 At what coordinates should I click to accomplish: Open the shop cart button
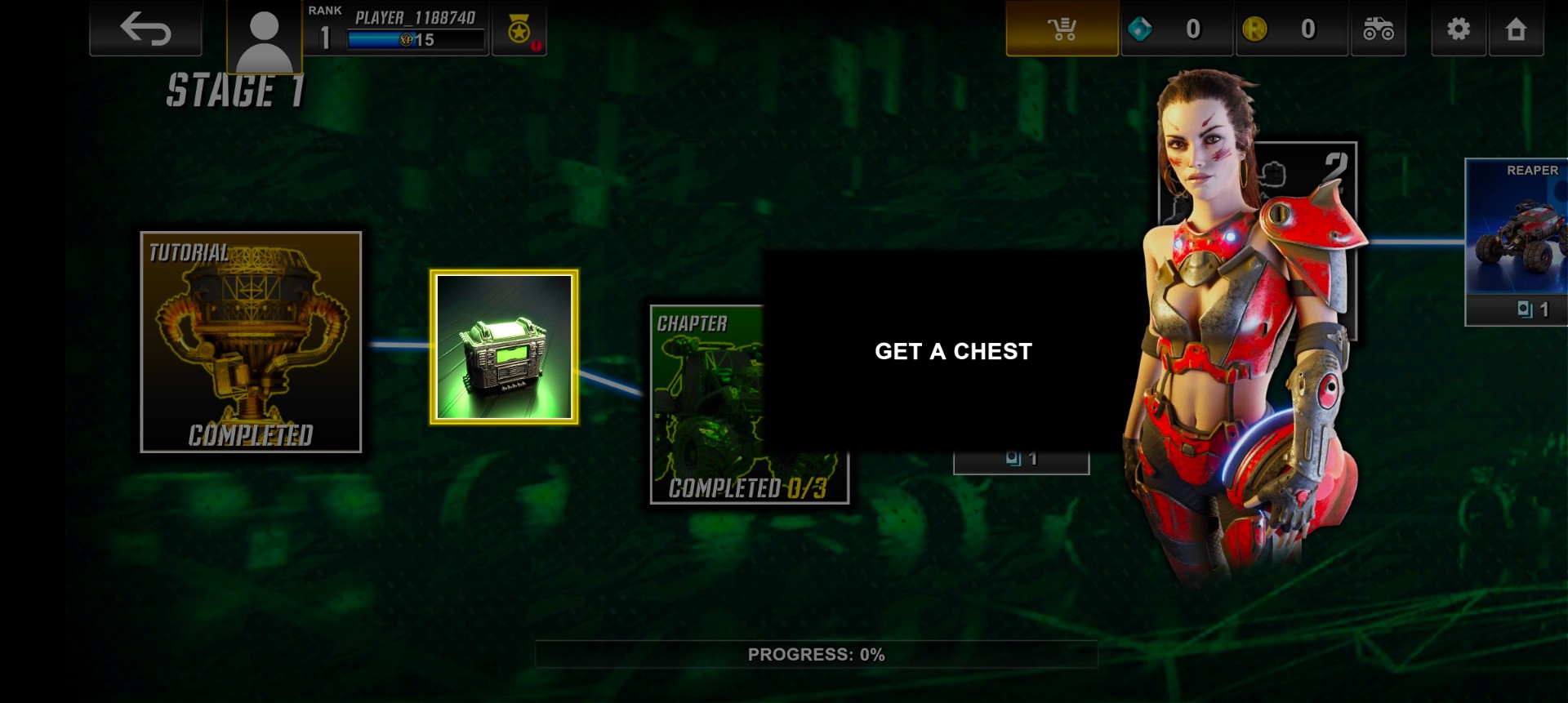click(x=1062, y=29)
